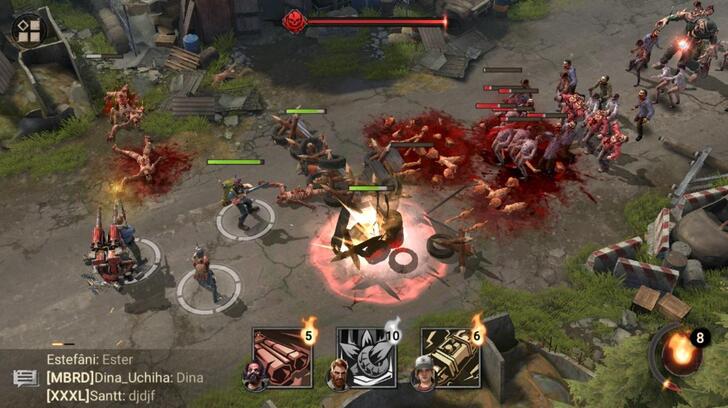Open the chat via speech bubble icon
The height and width of the screenshot is (408, 728).
pyautogui.click(x=25, y=379)
